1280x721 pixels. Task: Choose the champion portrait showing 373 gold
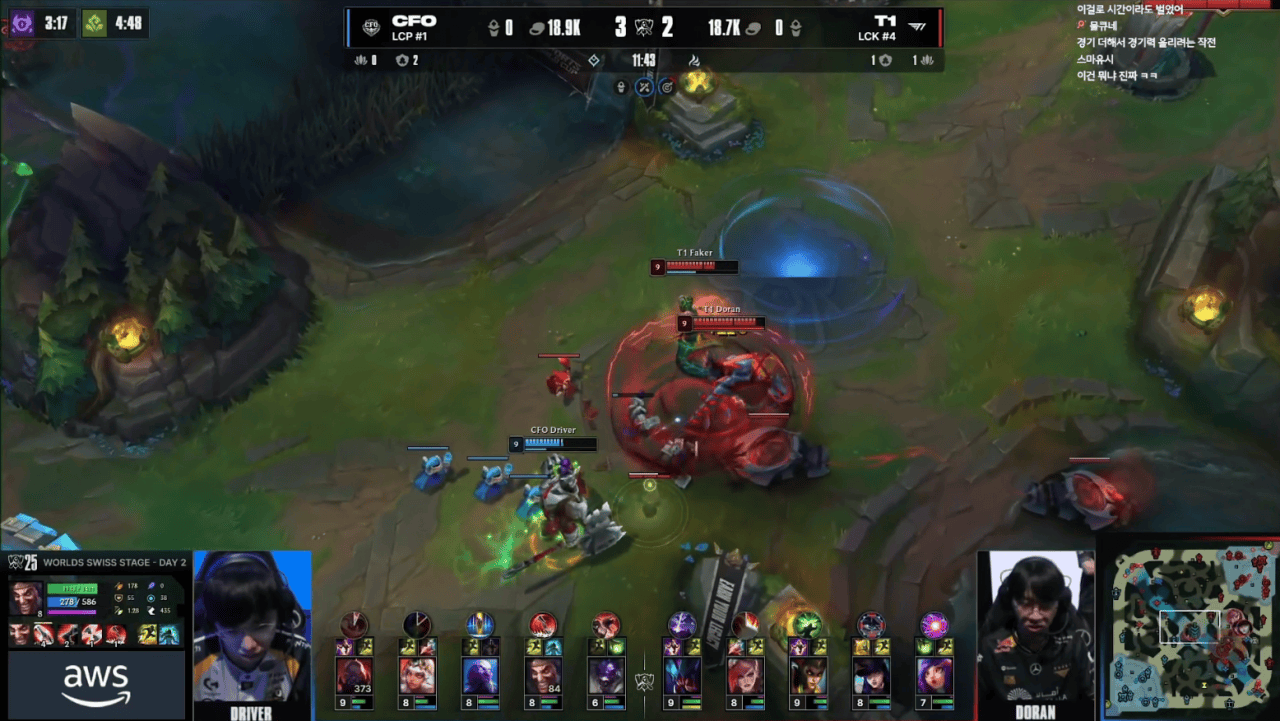353,676
